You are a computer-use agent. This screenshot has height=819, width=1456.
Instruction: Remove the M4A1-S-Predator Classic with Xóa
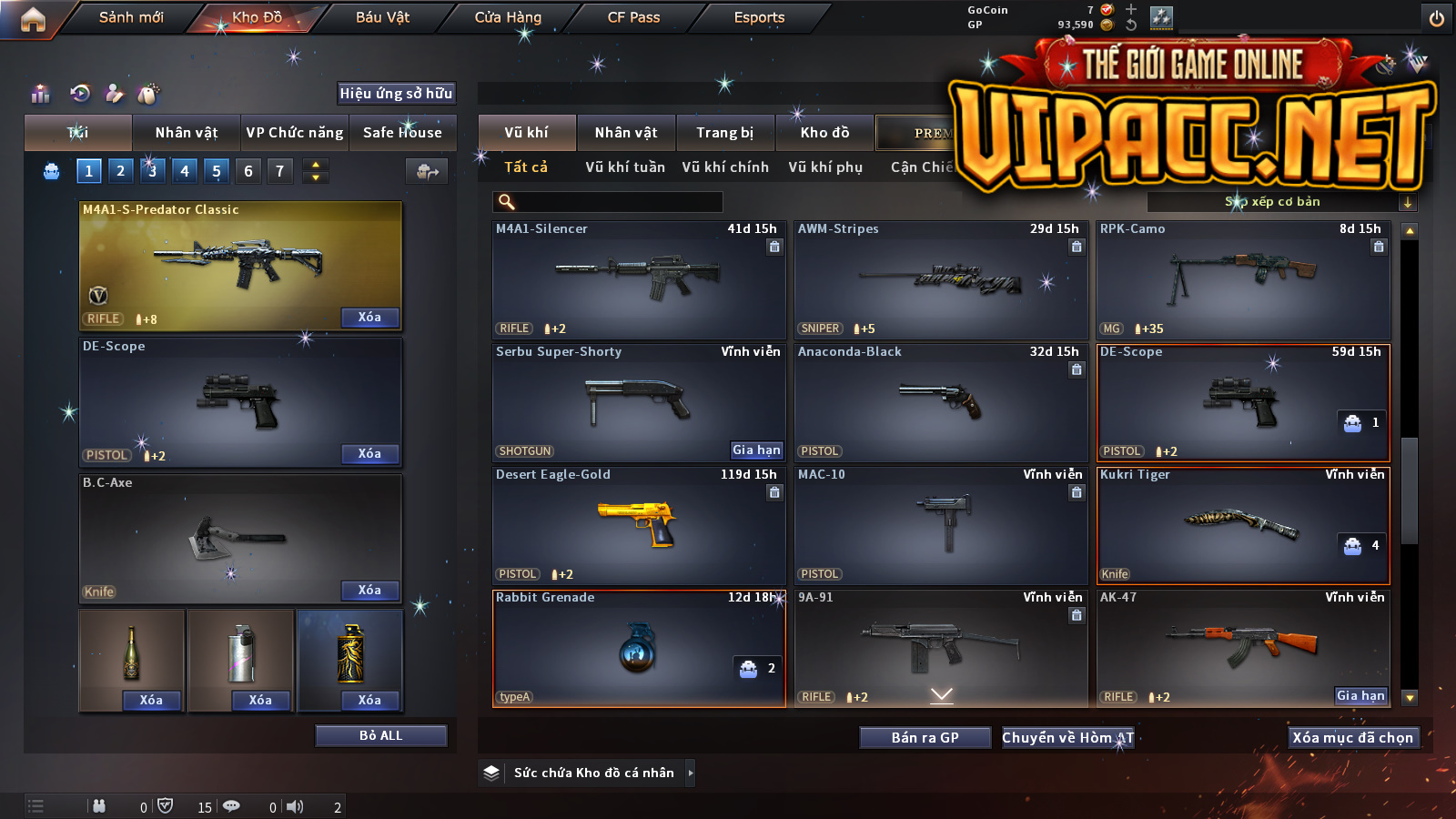click(369, 318)
